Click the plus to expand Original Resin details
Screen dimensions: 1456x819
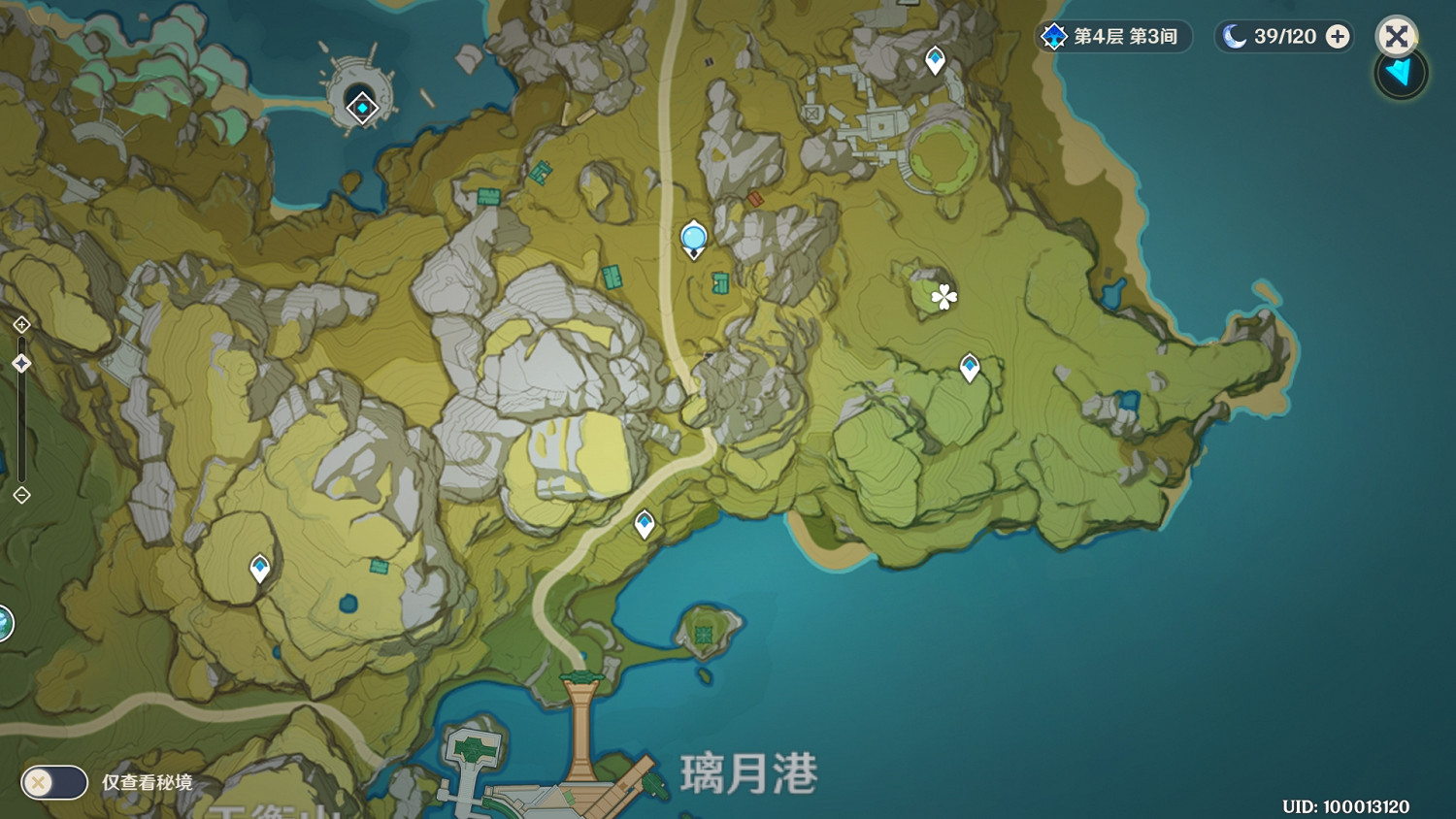pos(1338,37)
